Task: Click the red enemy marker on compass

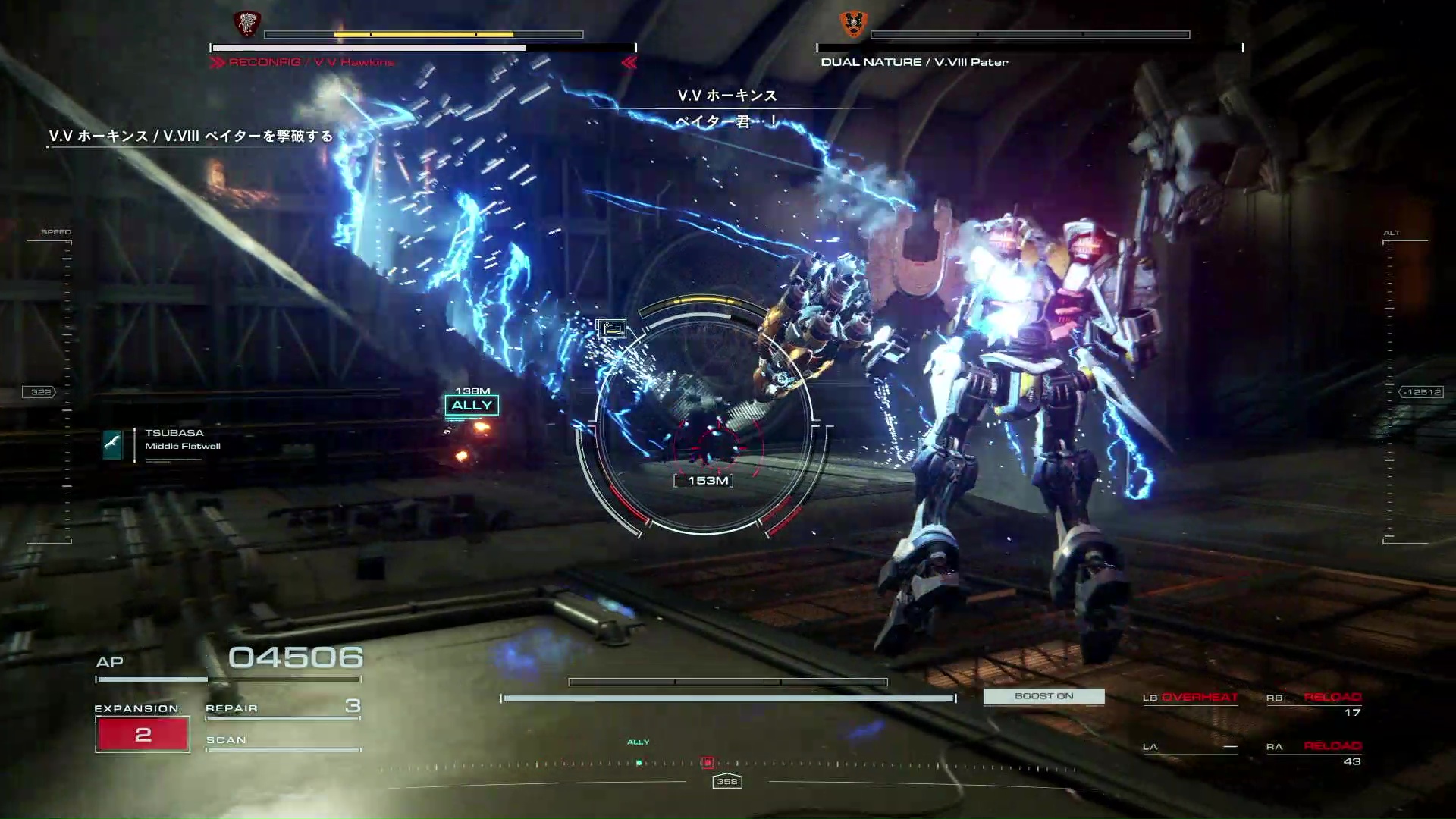Action: pos(708,763)
